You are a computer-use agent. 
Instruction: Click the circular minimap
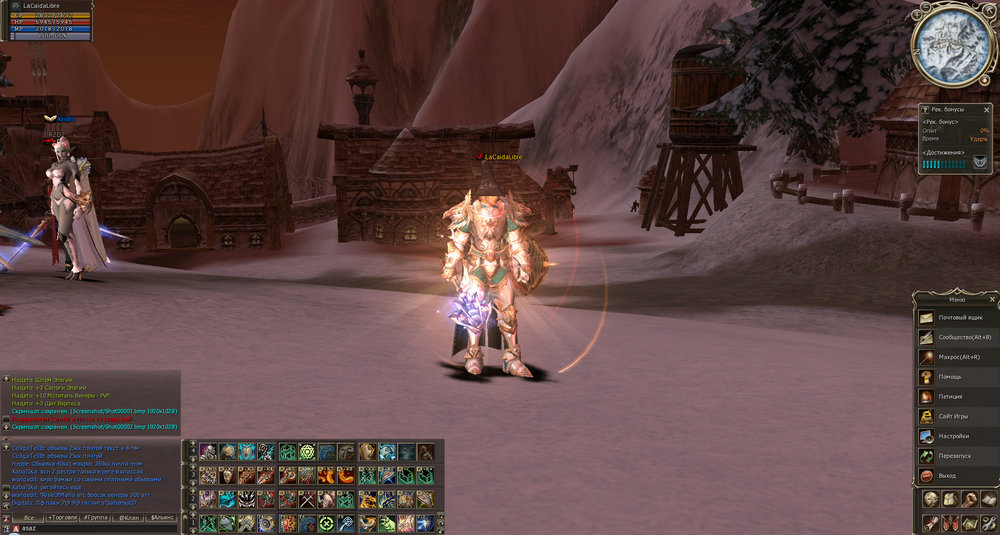tap(952, 45)
